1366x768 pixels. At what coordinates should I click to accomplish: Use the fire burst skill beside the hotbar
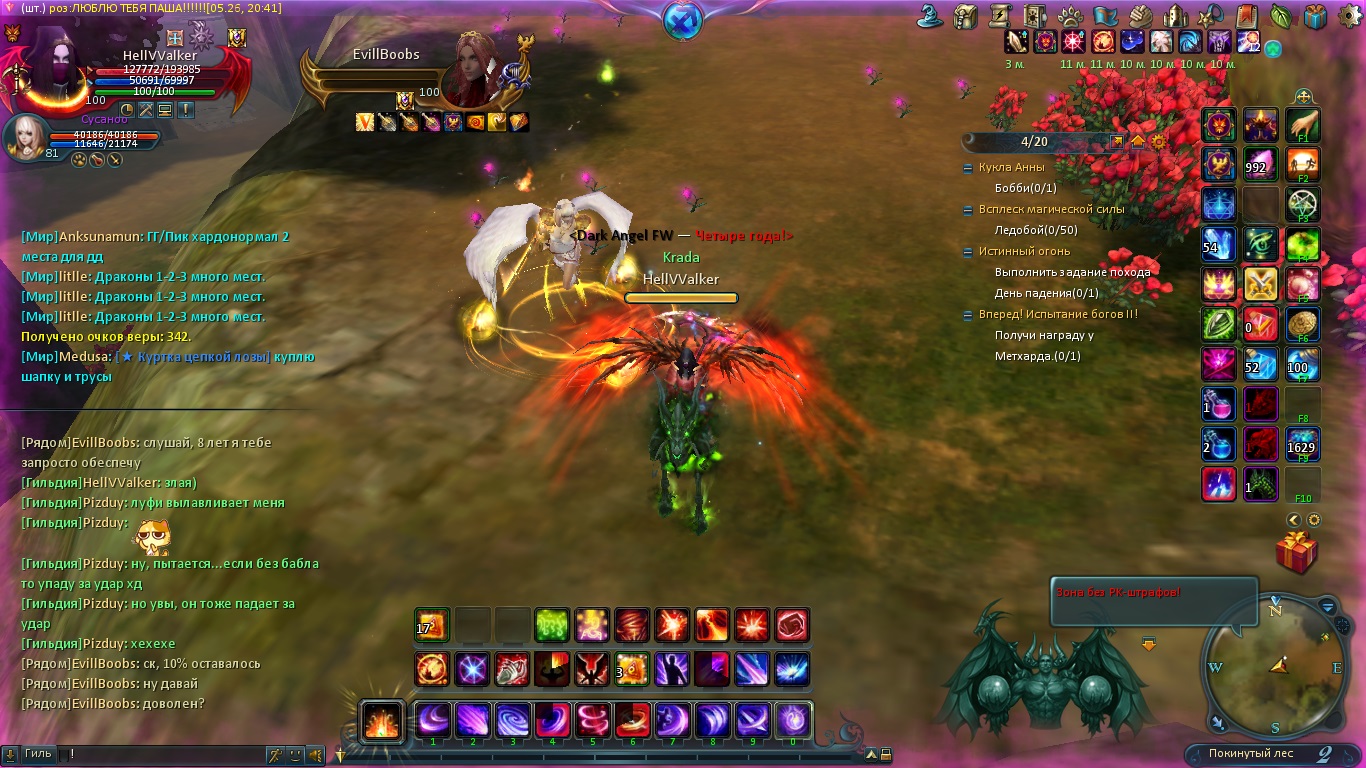[382, 720]
